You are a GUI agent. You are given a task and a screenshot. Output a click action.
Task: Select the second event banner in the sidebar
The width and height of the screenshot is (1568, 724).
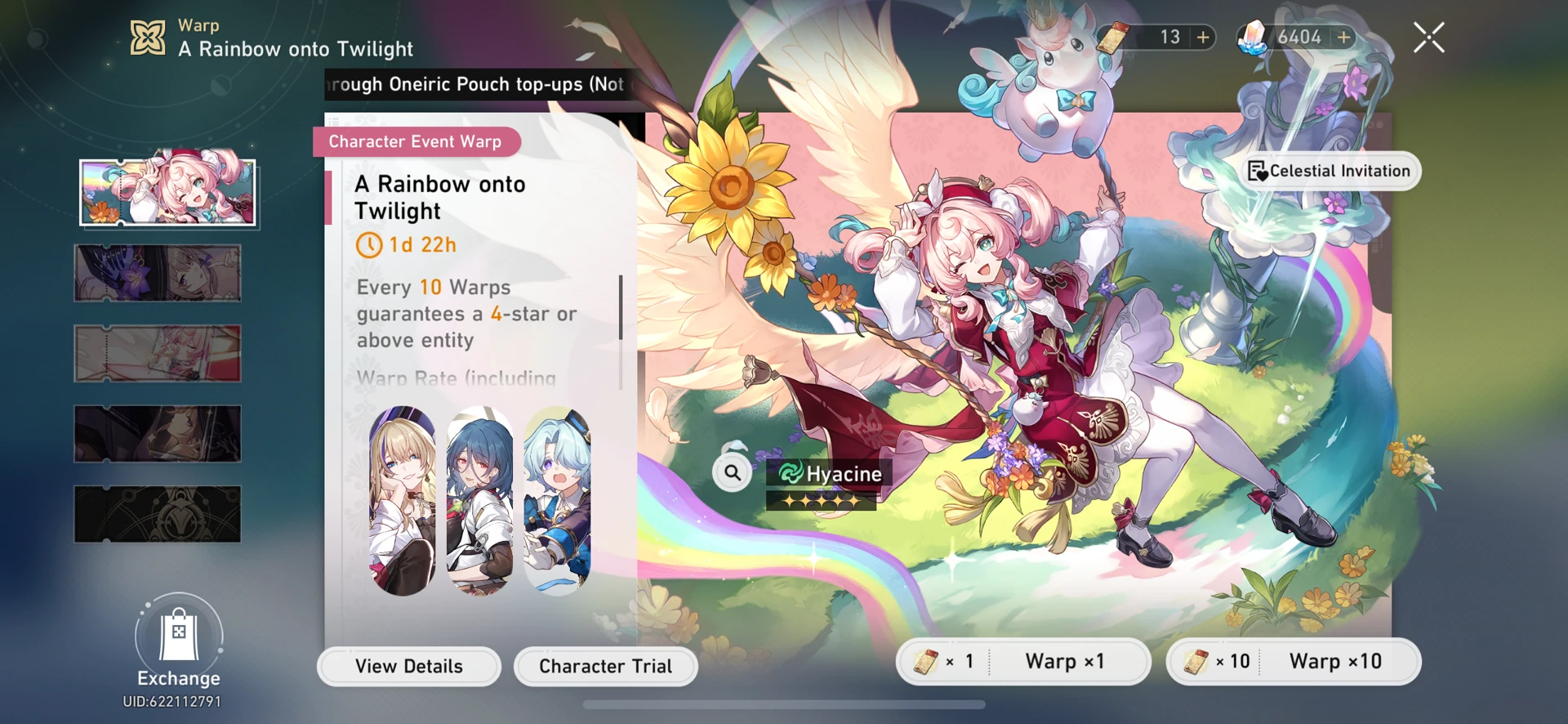[158, 274]
